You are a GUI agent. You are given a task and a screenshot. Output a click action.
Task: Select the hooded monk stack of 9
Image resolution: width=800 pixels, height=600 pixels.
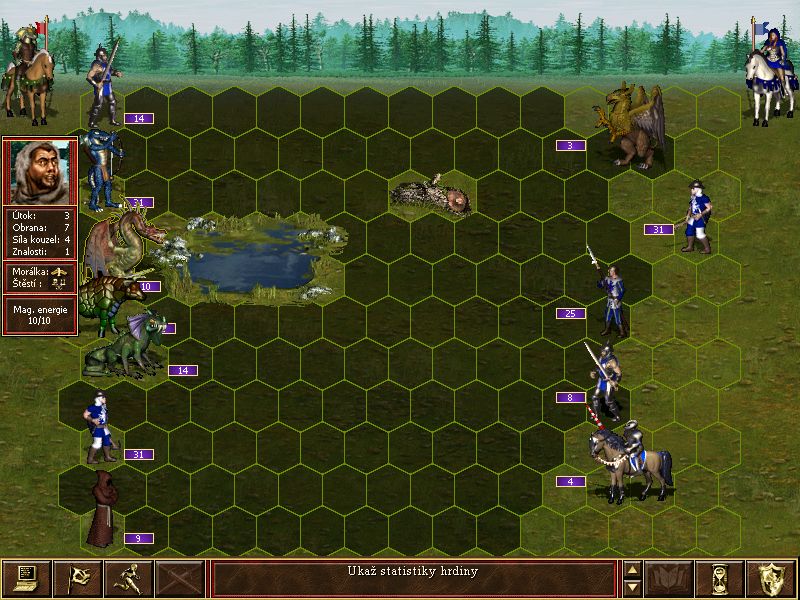[100, 510]
